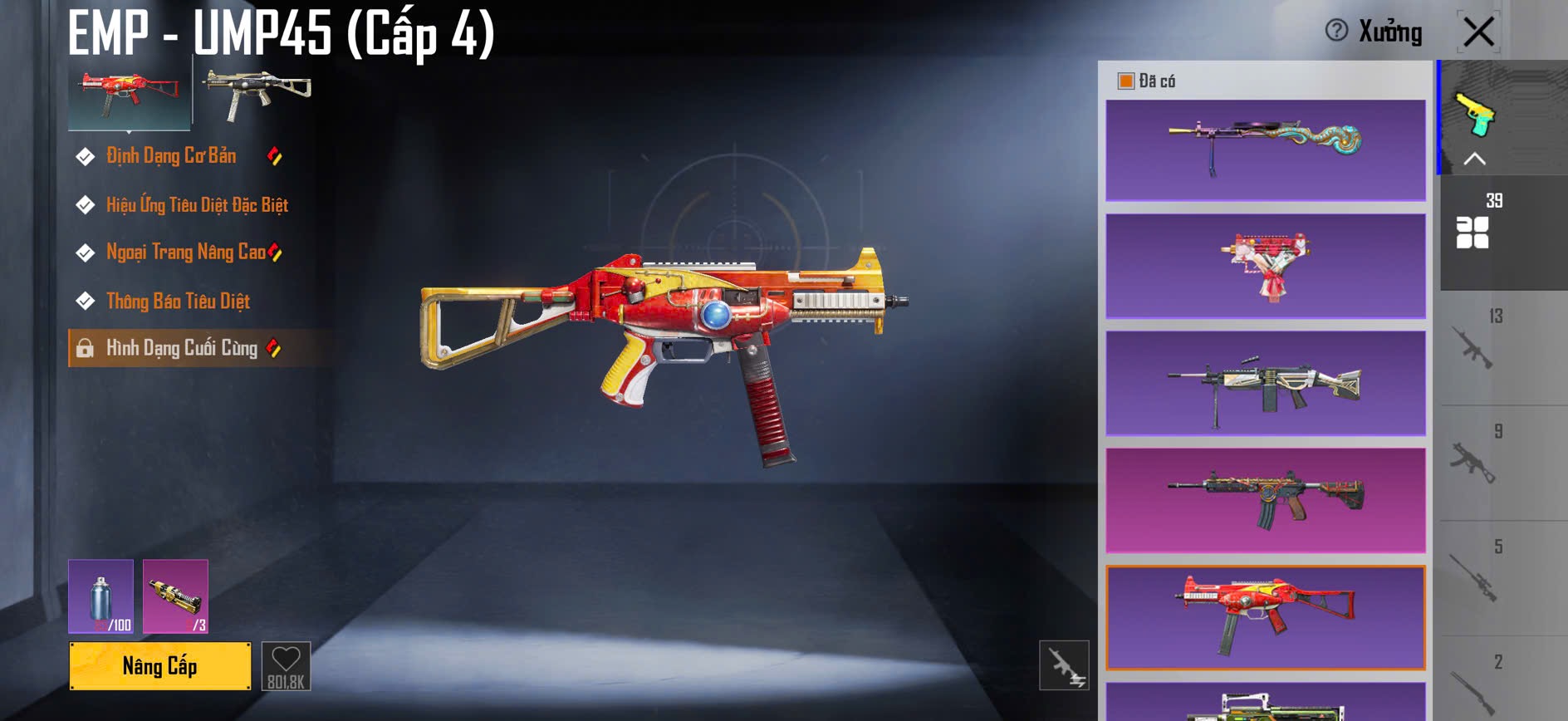The image size is (1568, 721).
Task: Choose the dragon machine gun skin card
Action: click(1266, 150)
